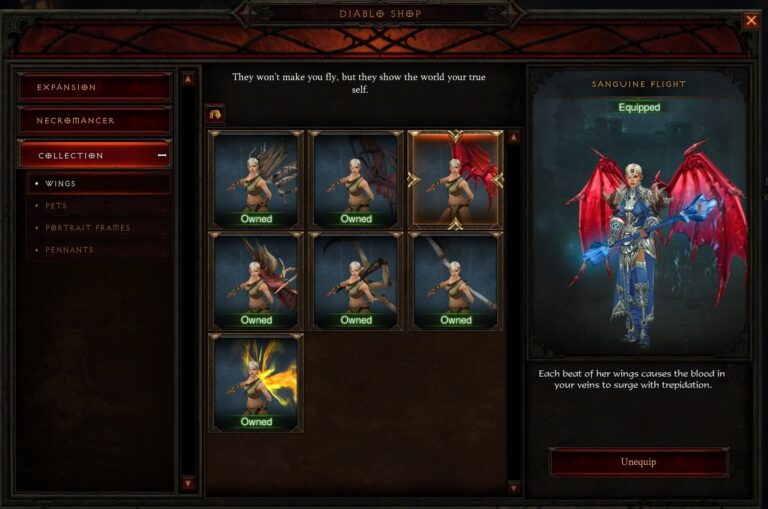Switch to Portrait Frames

click(x=88, y=228)
